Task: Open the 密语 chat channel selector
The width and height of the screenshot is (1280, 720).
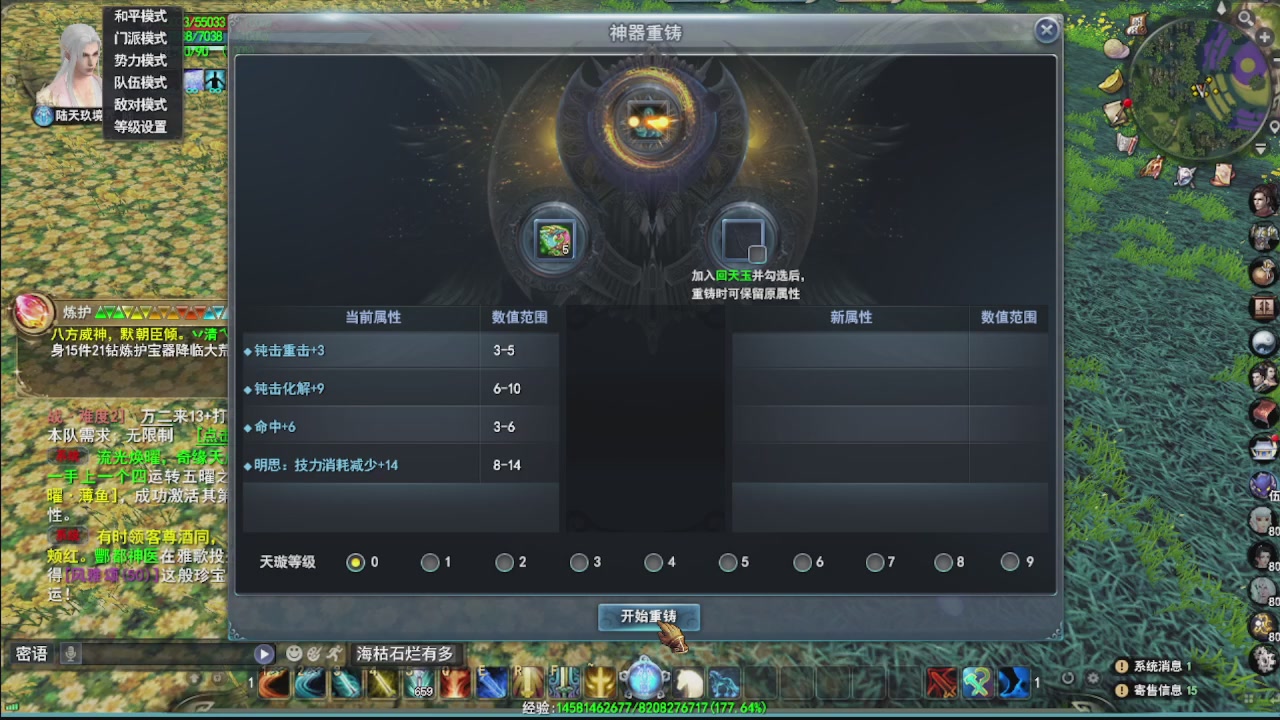Action: (33, 653)
